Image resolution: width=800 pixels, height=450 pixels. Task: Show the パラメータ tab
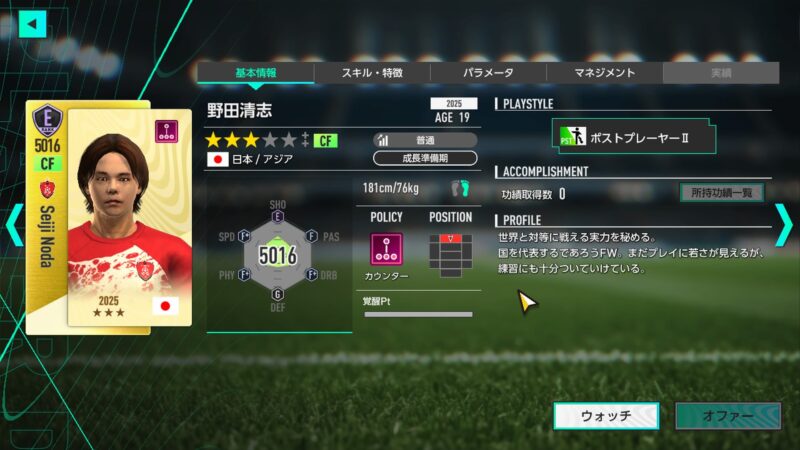tap(488, 73)
